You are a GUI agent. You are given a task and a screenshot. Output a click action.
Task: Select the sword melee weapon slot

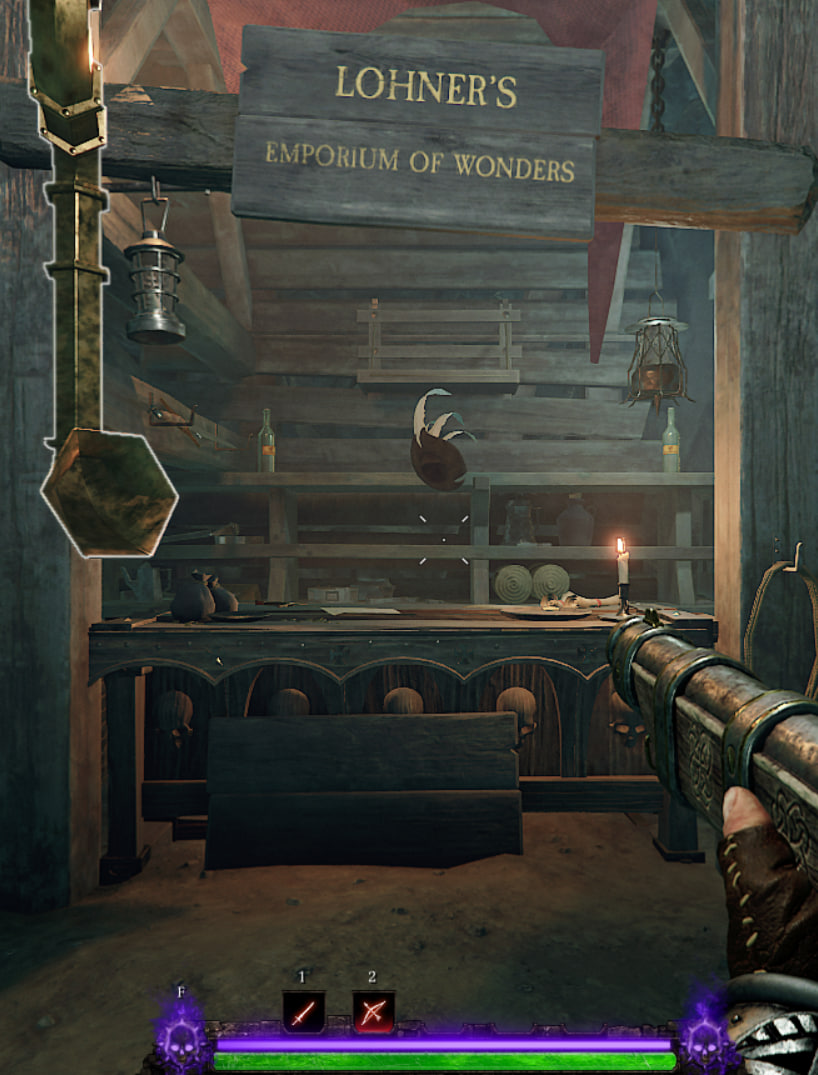[x=302, y=1012]
